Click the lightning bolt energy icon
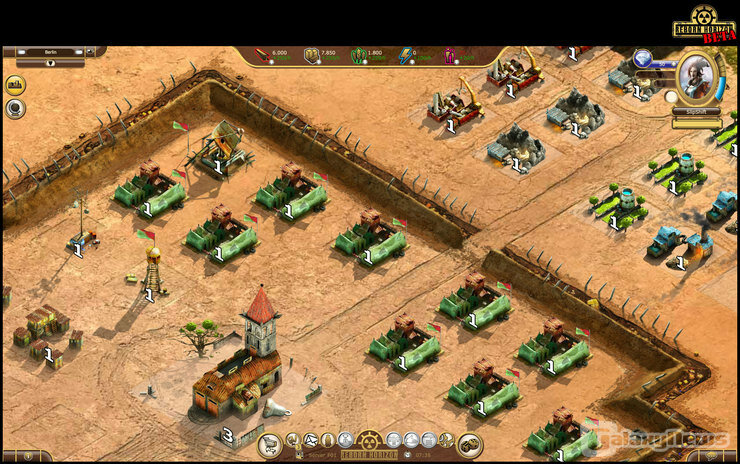 [405, 55]
